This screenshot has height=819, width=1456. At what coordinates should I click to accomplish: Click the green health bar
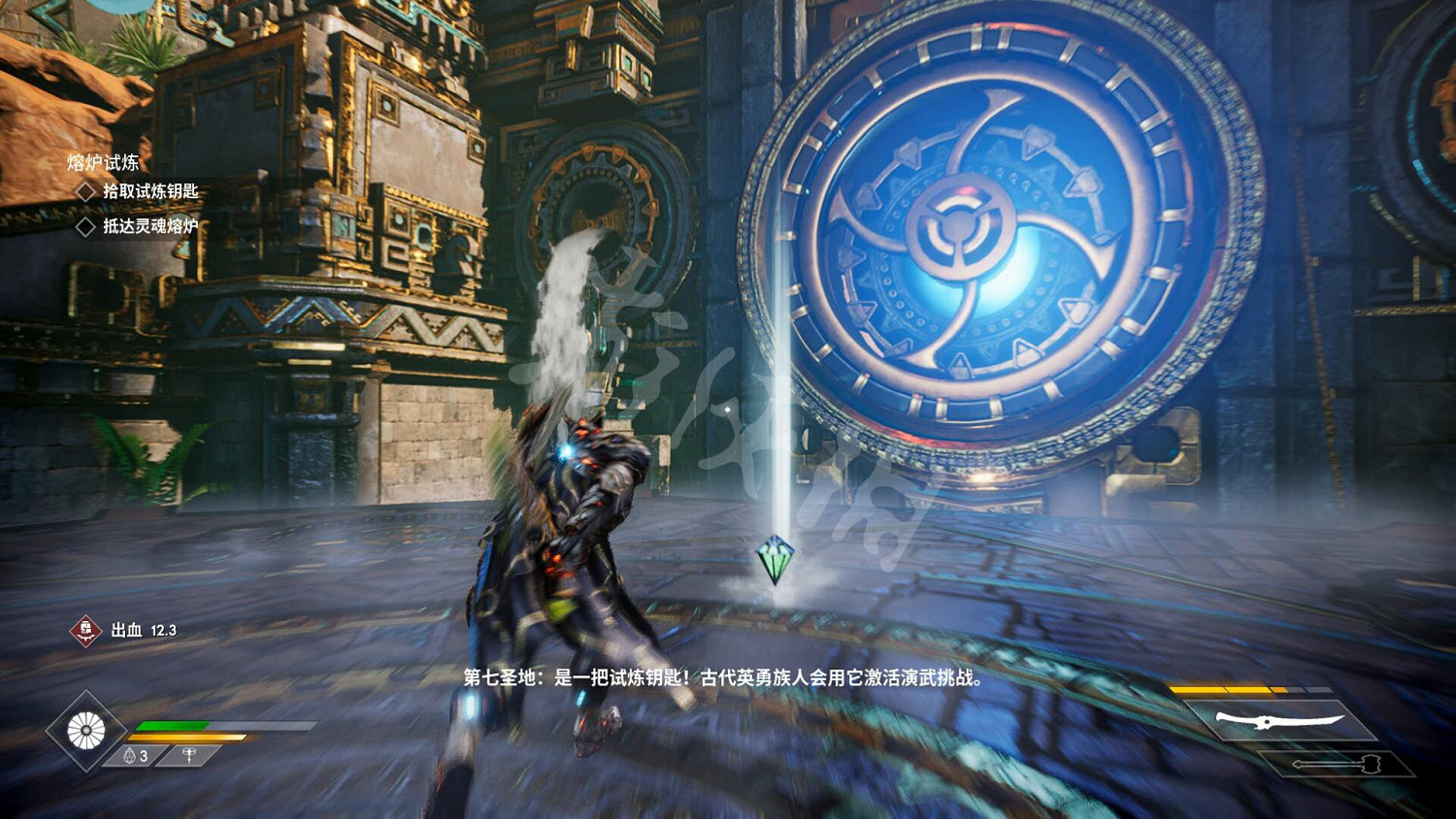click(175, 723)
